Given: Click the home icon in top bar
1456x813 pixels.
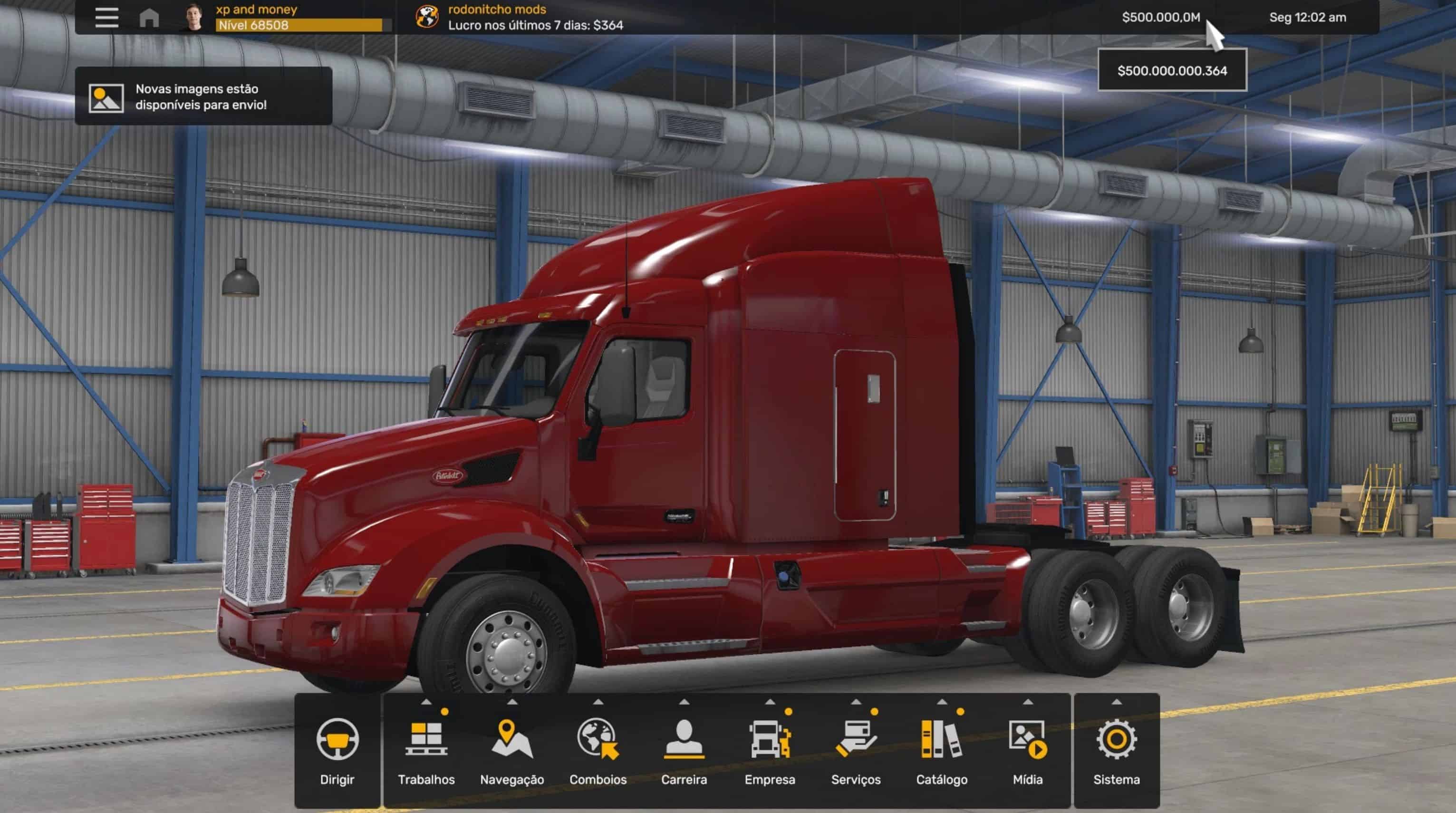Looking at the screenshot, I should [149, 18].
